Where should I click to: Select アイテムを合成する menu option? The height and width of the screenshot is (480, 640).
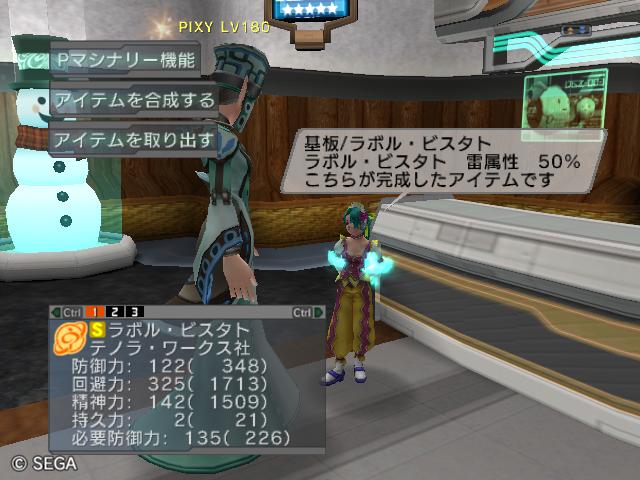click(x=132, y=99)
